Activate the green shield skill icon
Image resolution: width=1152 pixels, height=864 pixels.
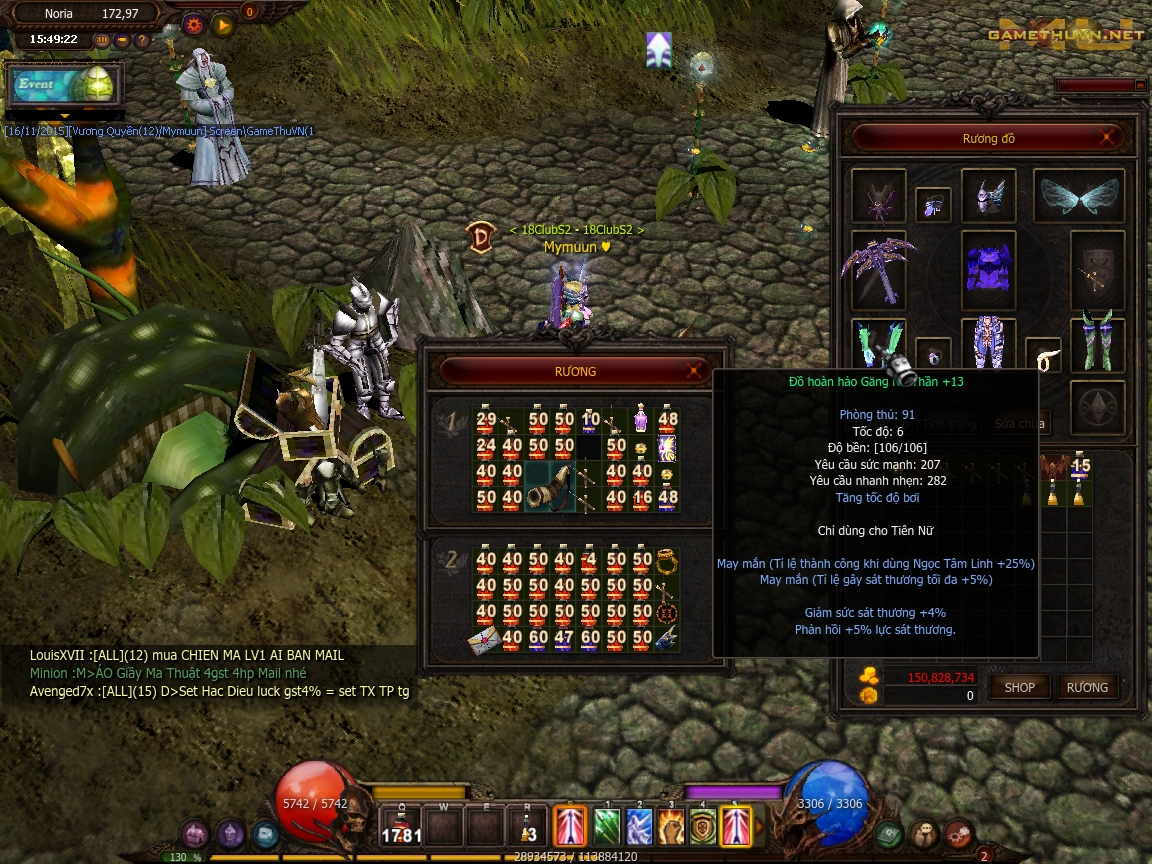(x=703, y=828)
